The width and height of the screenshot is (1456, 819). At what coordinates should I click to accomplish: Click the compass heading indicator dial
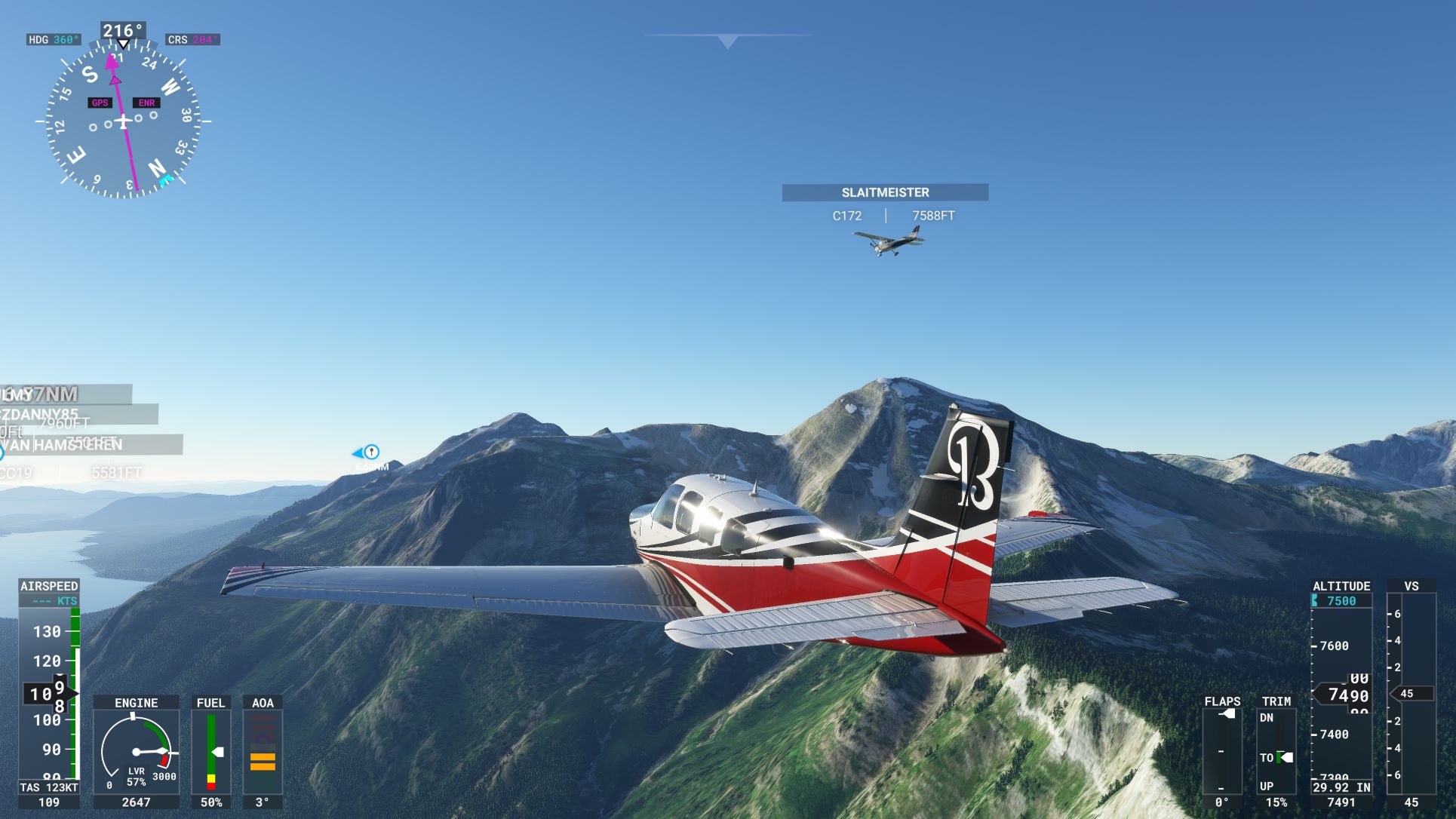(x=124, y=121)
